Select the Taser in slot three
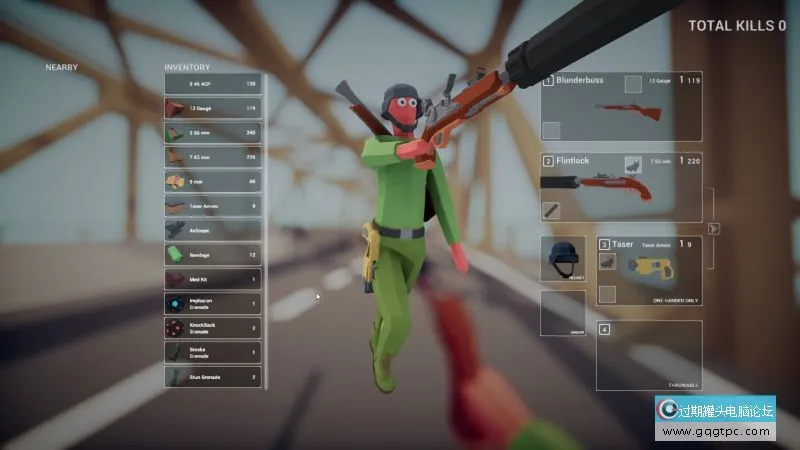800x450 pixels. click(649, 268)
